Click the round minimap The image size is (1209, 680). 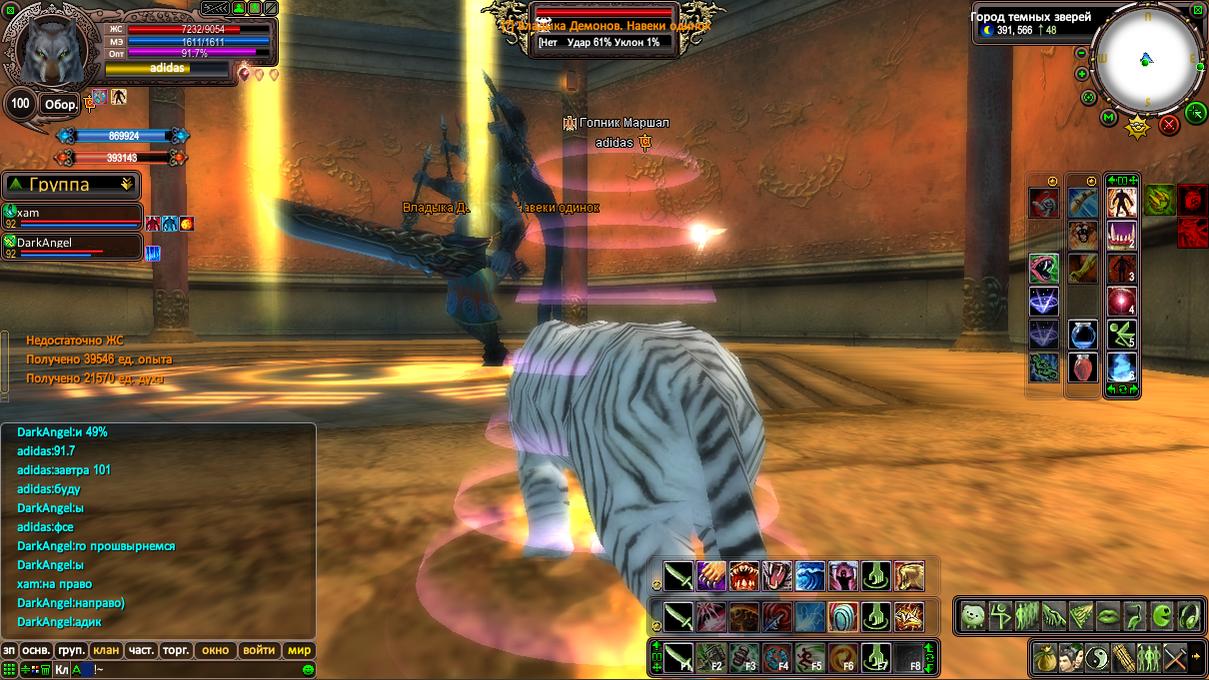click(1146, 58)
